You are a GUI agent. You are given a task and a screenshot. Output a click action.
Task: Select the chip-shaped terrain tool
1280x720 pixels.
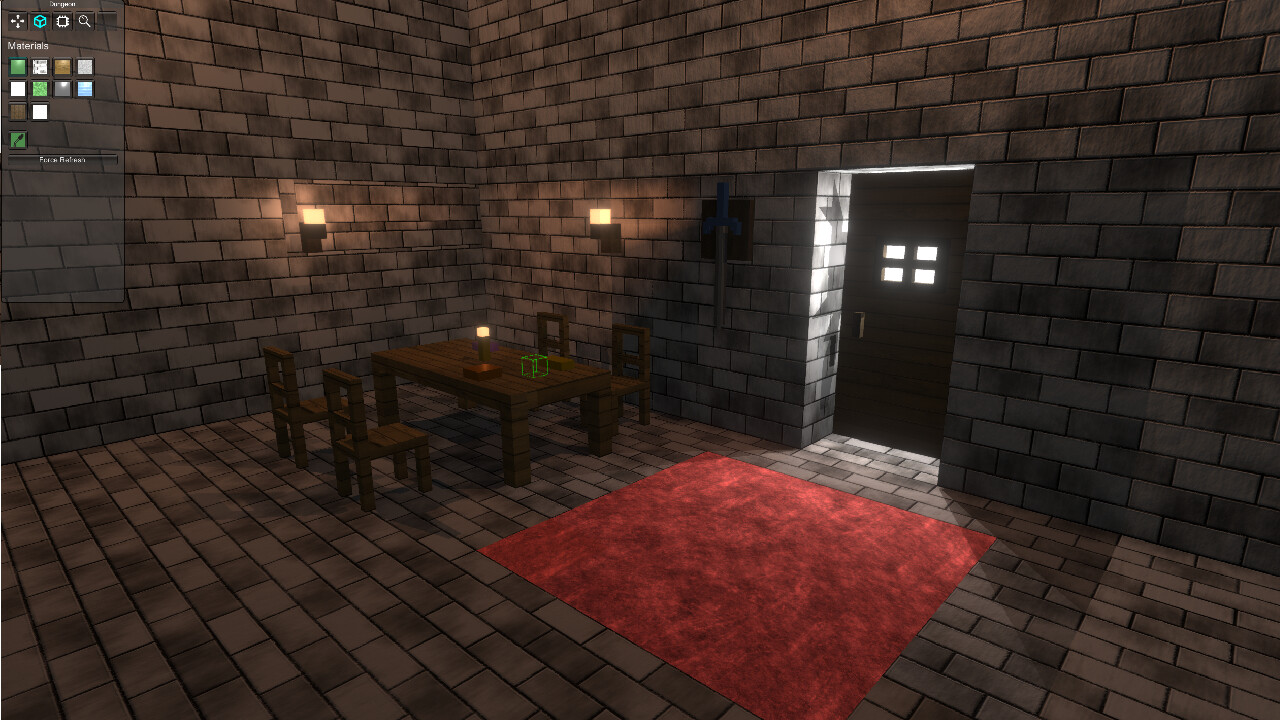pyautogui.click(x=62, y=20)
